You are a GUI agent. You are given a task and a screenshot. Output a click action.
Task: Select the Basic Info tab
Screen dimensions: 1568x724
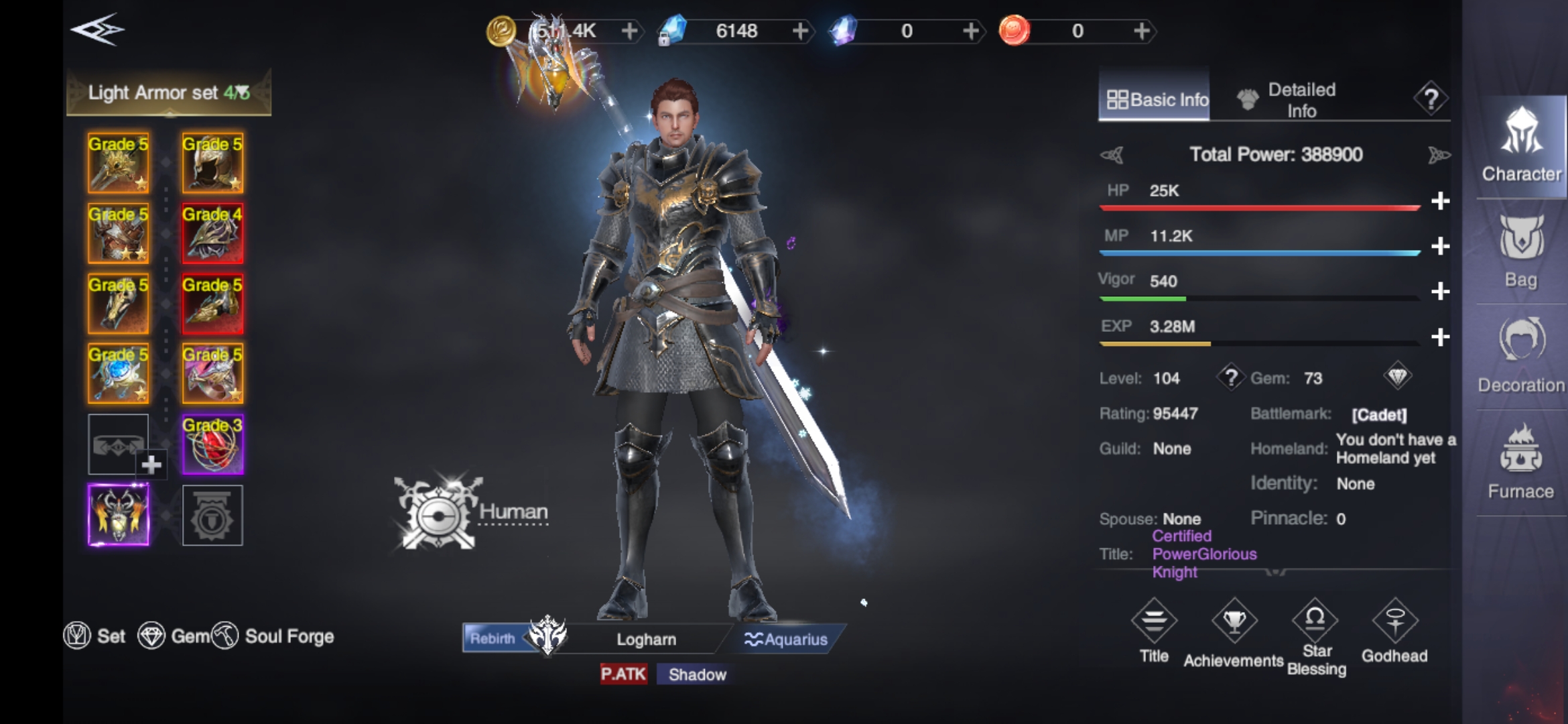[1155, 100]
